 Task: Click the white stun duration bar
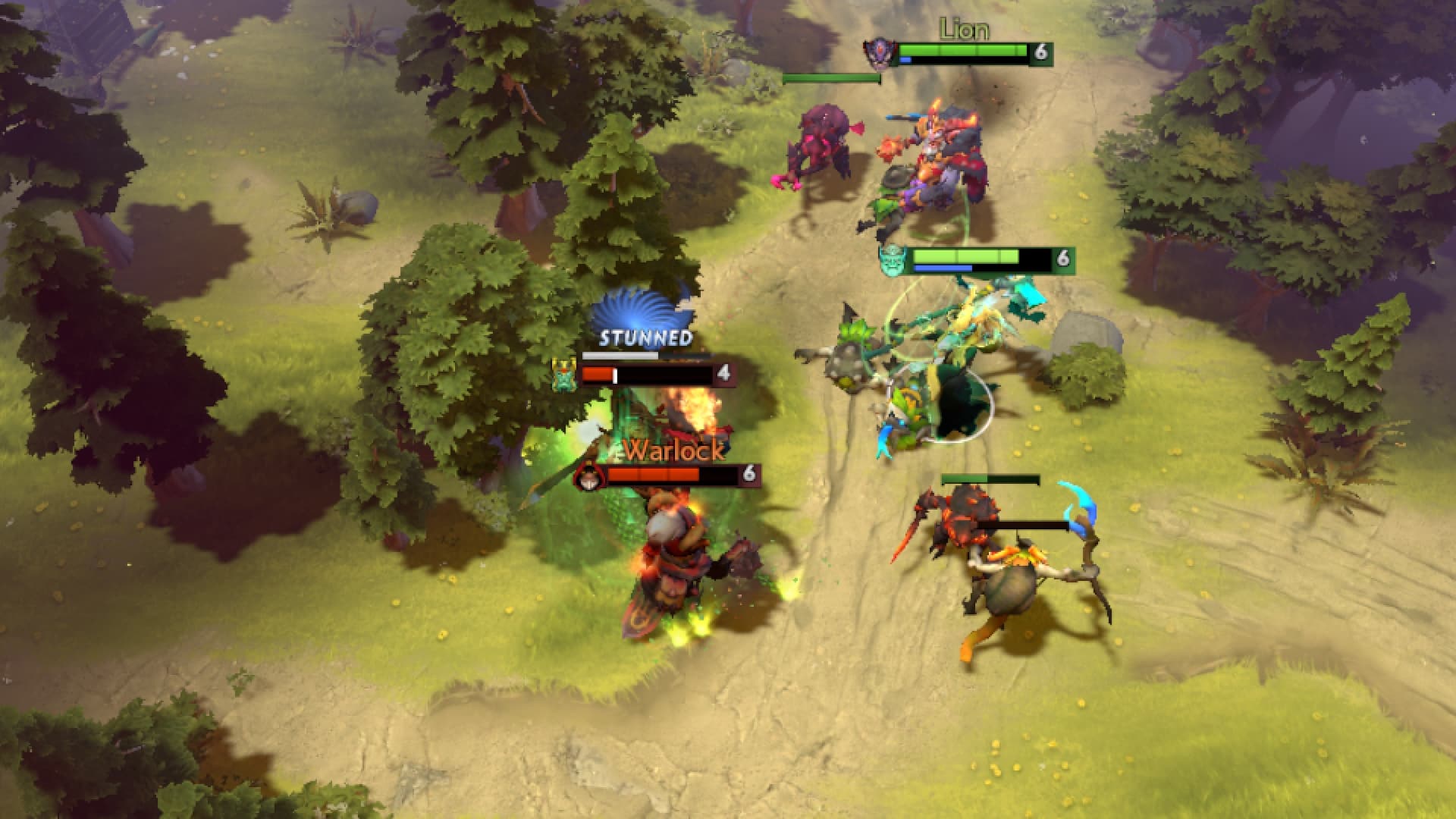point(620,355)
